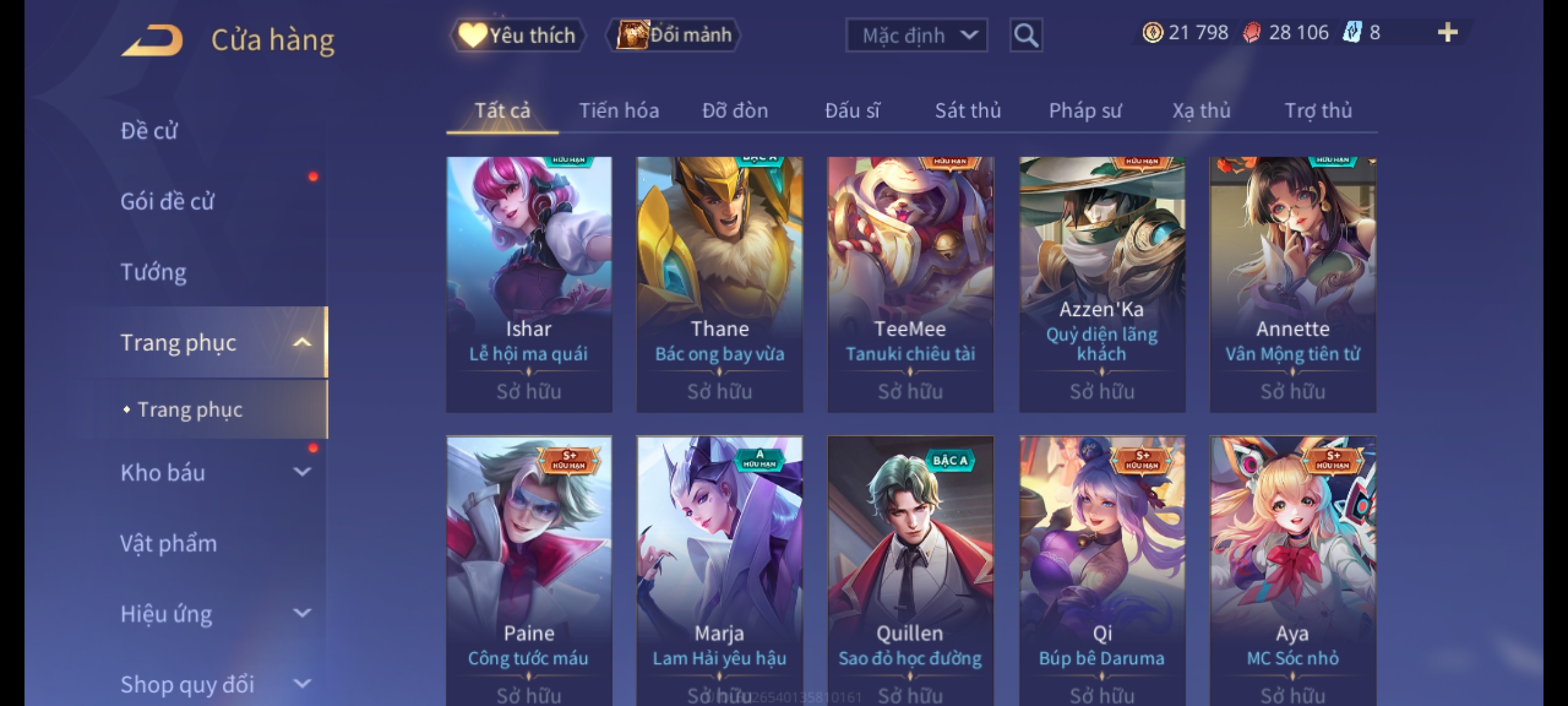The width and height of the screenshot is (1568, 706).
Task: Open the Đề cử menu entry
Action: pos(149,131)
